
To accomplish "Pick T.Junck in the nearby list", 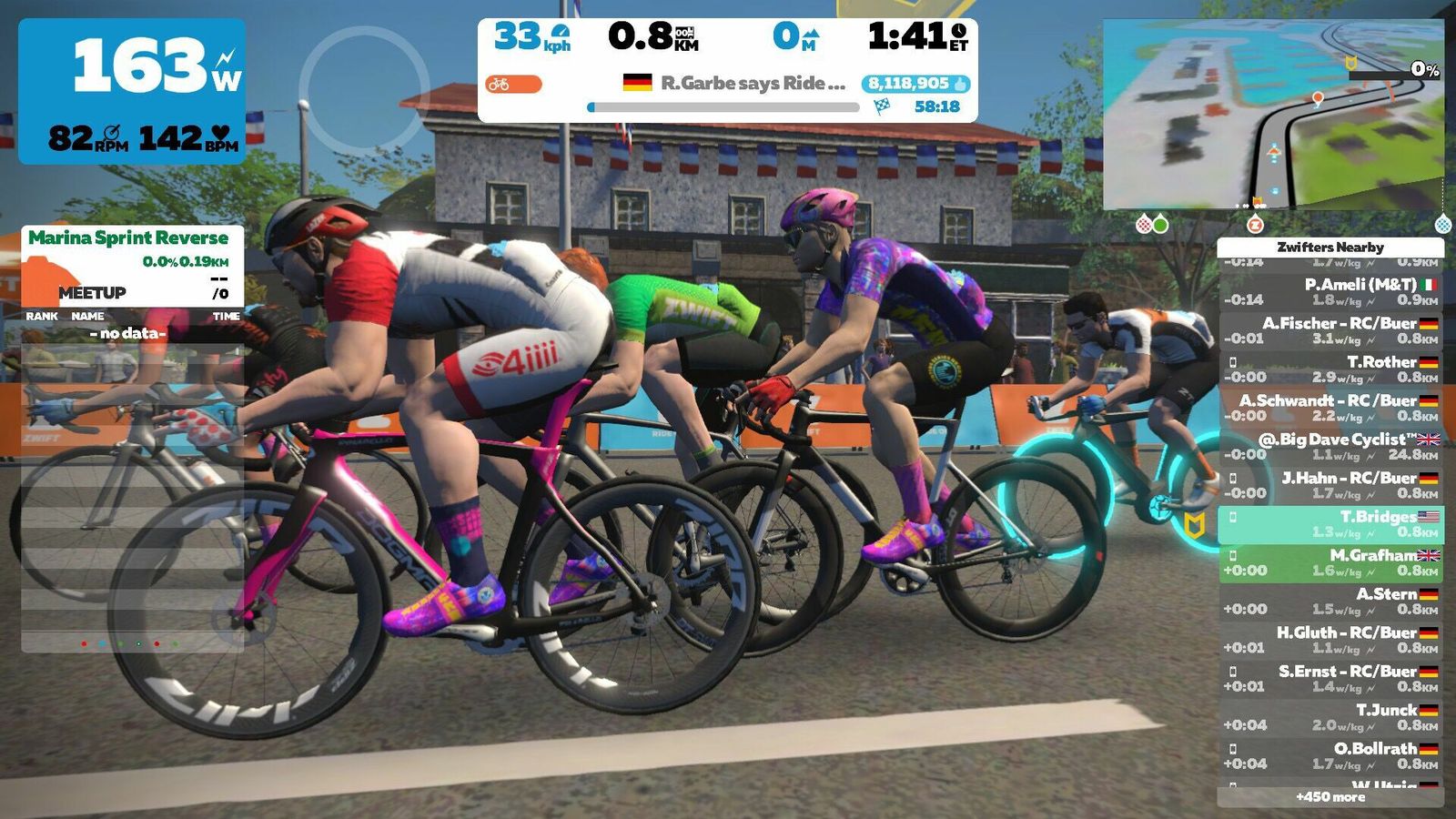I will pos(1330,717).
